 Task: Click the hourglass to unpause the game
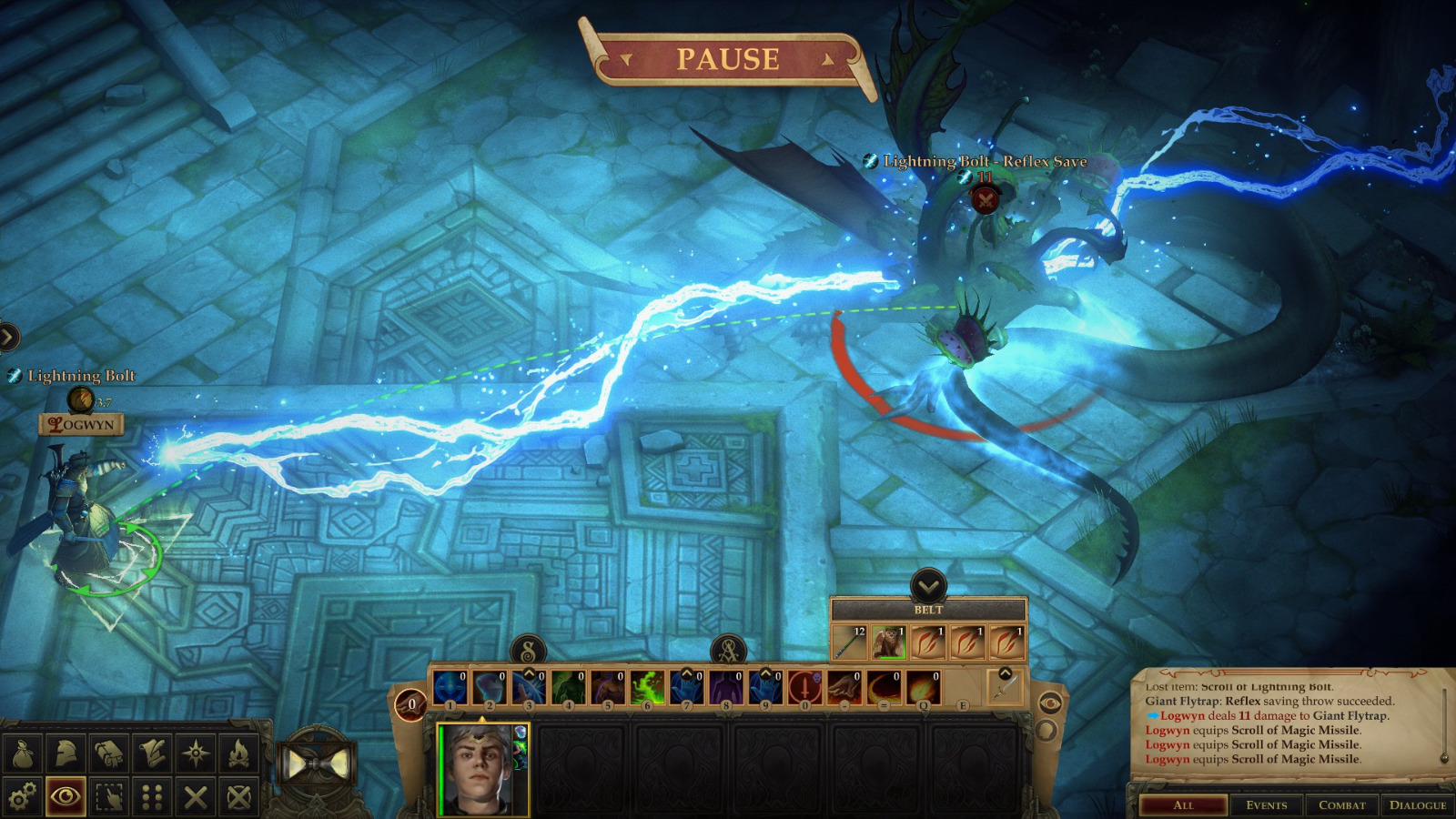[317, 764]
